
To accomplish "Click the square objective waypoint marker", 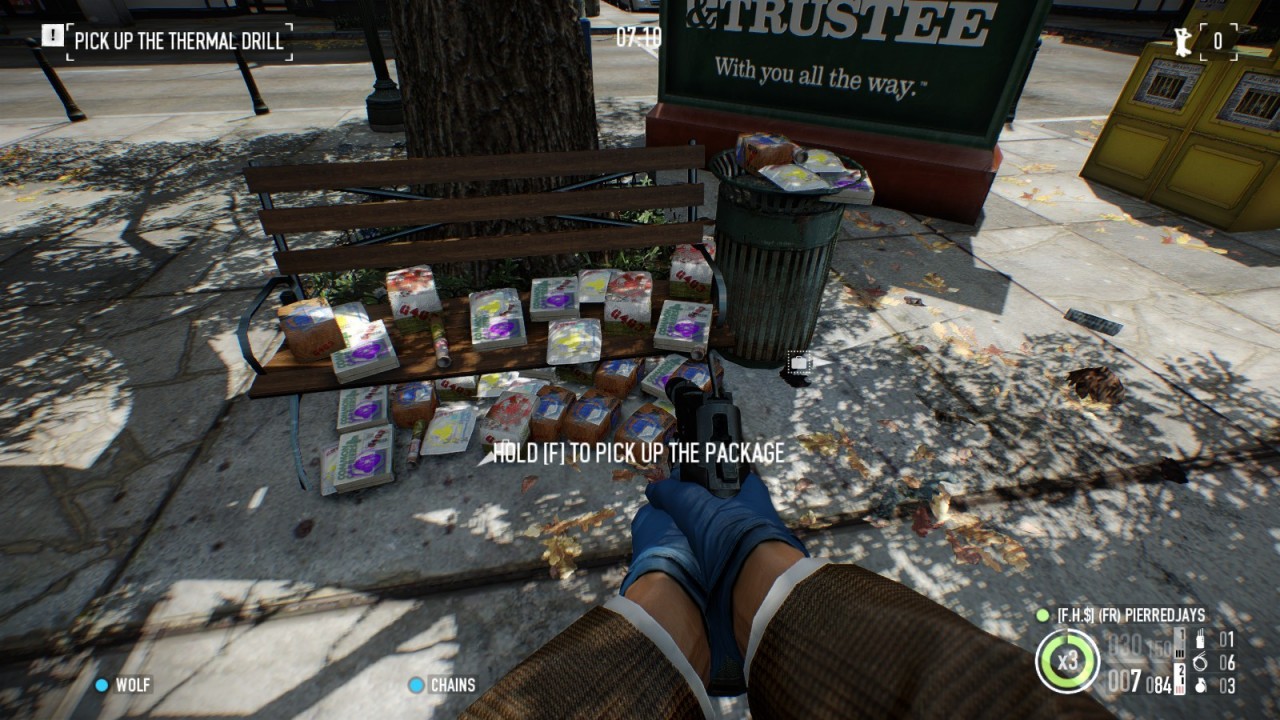I will pyautogui.click(x=798, y=364).
